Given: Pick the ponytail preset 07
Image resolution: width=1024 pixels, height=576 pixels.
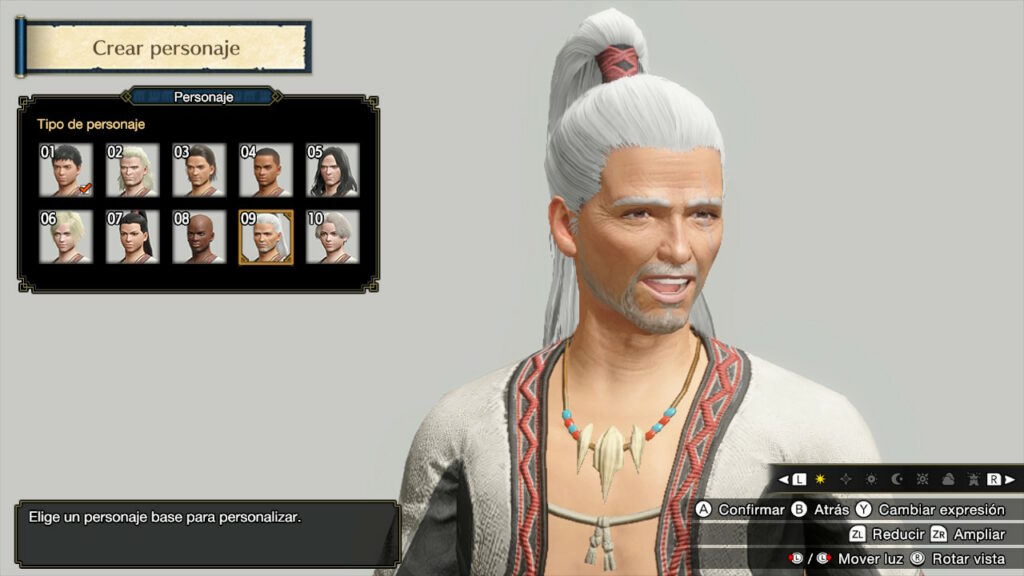Looking at the screenshot, I should click(133, 237).
